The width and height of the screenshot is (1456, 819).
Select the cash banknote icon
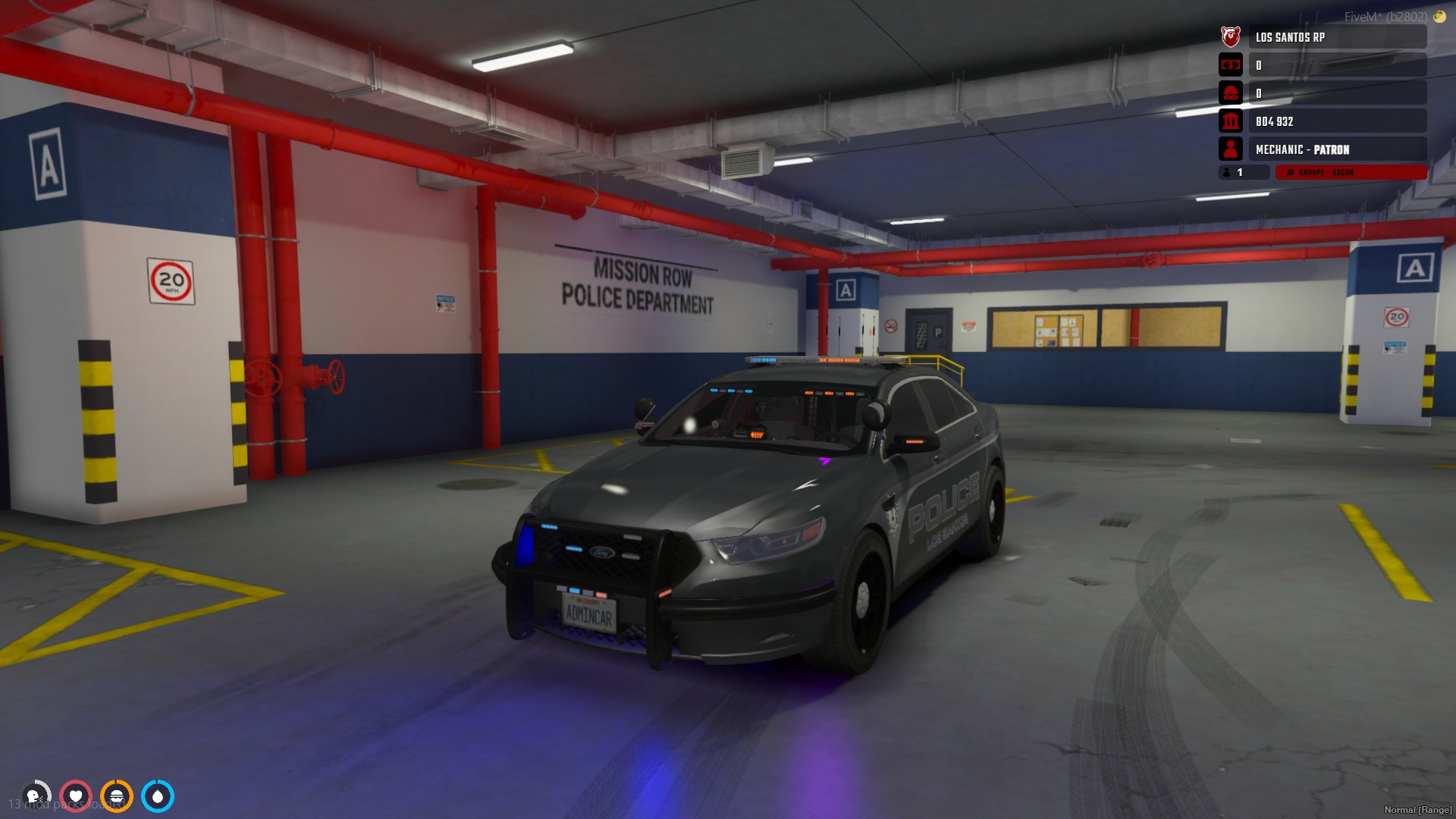1230,65
